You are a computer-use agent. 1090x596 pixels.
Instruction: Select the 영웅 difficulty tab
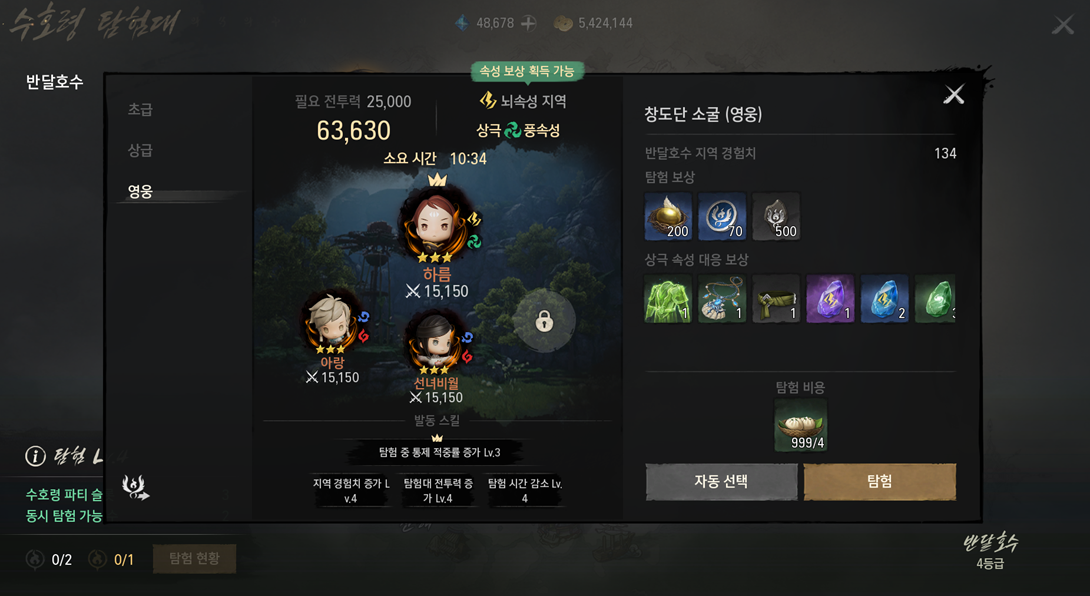pos(140,191)
